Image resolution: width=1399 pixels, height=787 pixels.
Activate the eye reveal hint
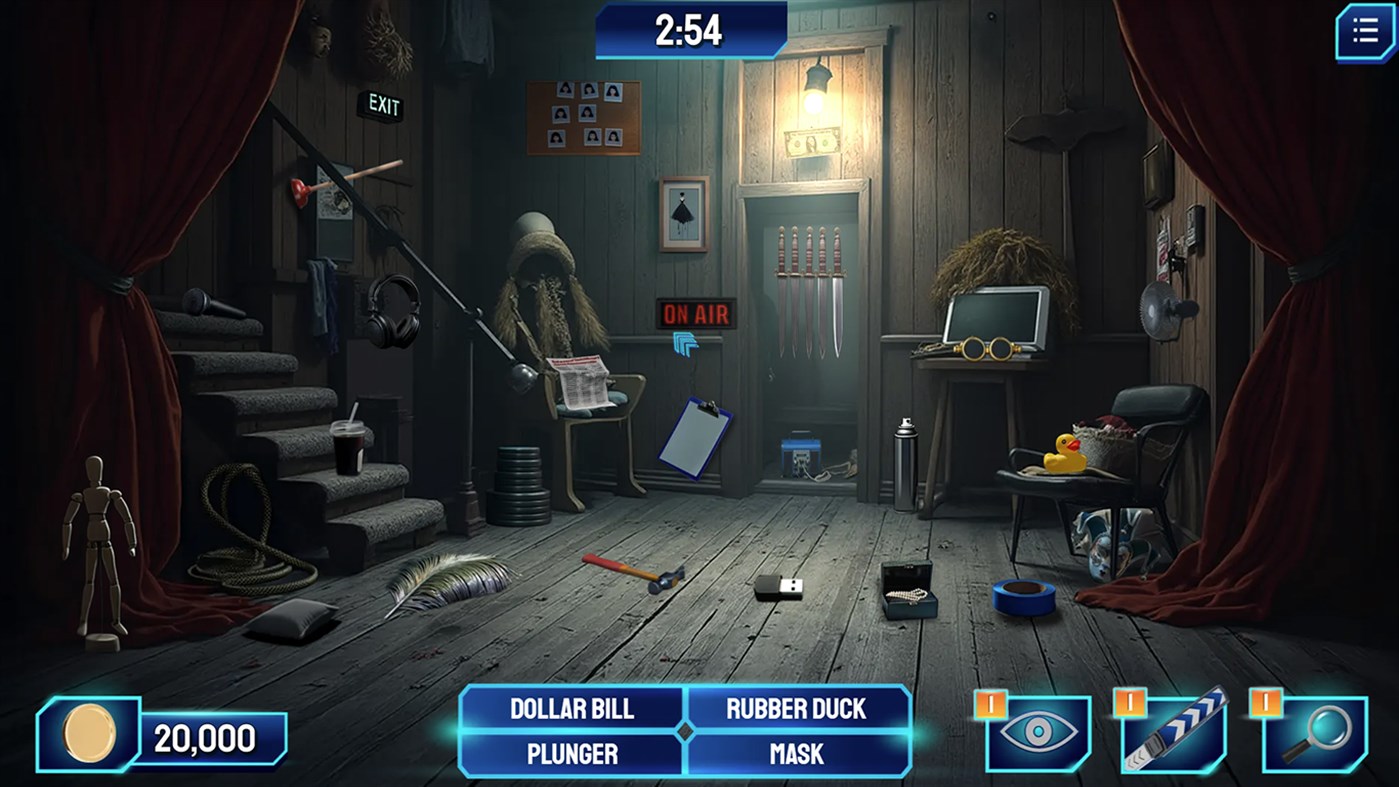click(1037, 733)
